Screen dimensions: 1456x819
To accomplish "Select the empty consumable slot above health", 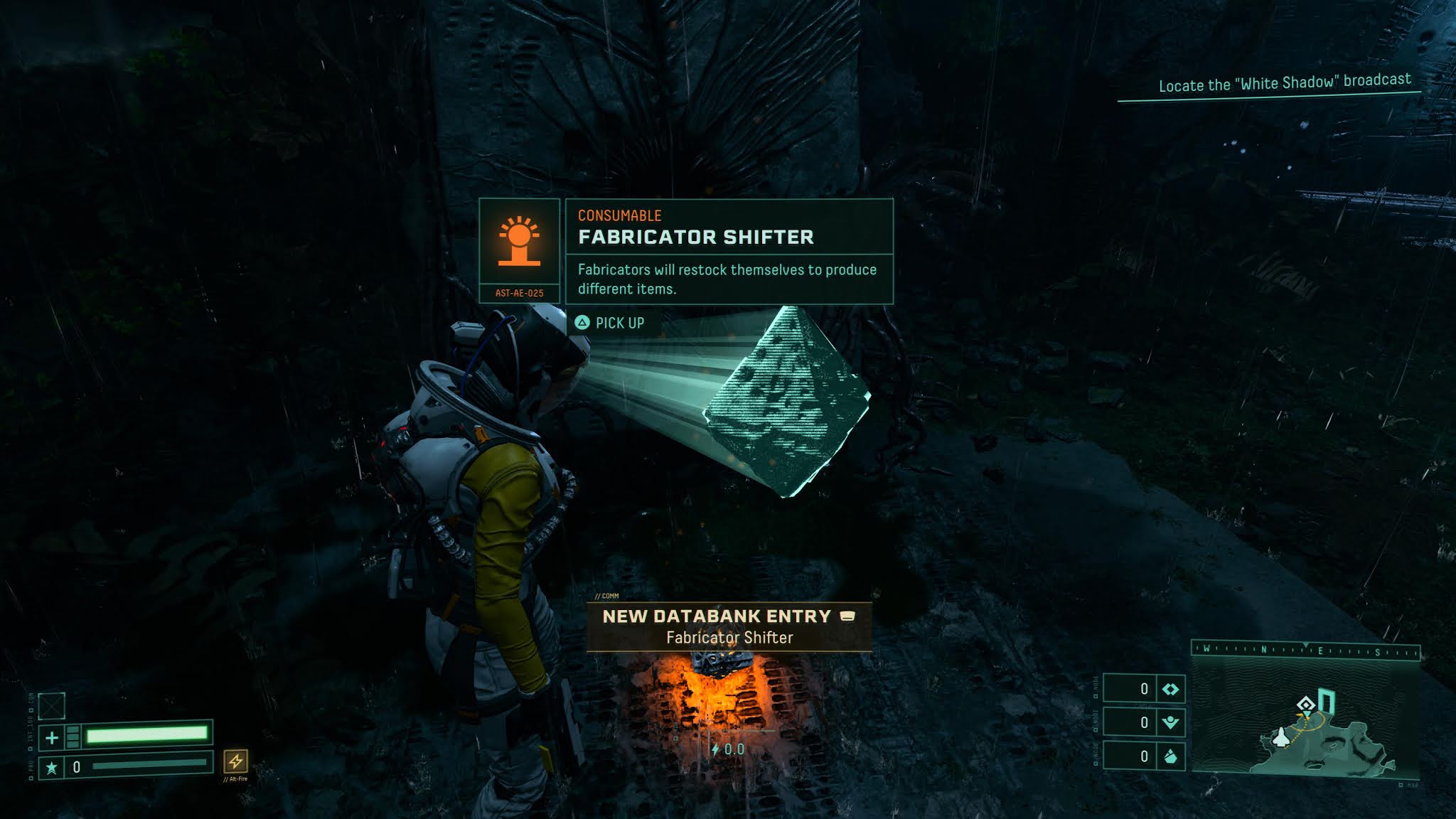I will coord(52,706).
